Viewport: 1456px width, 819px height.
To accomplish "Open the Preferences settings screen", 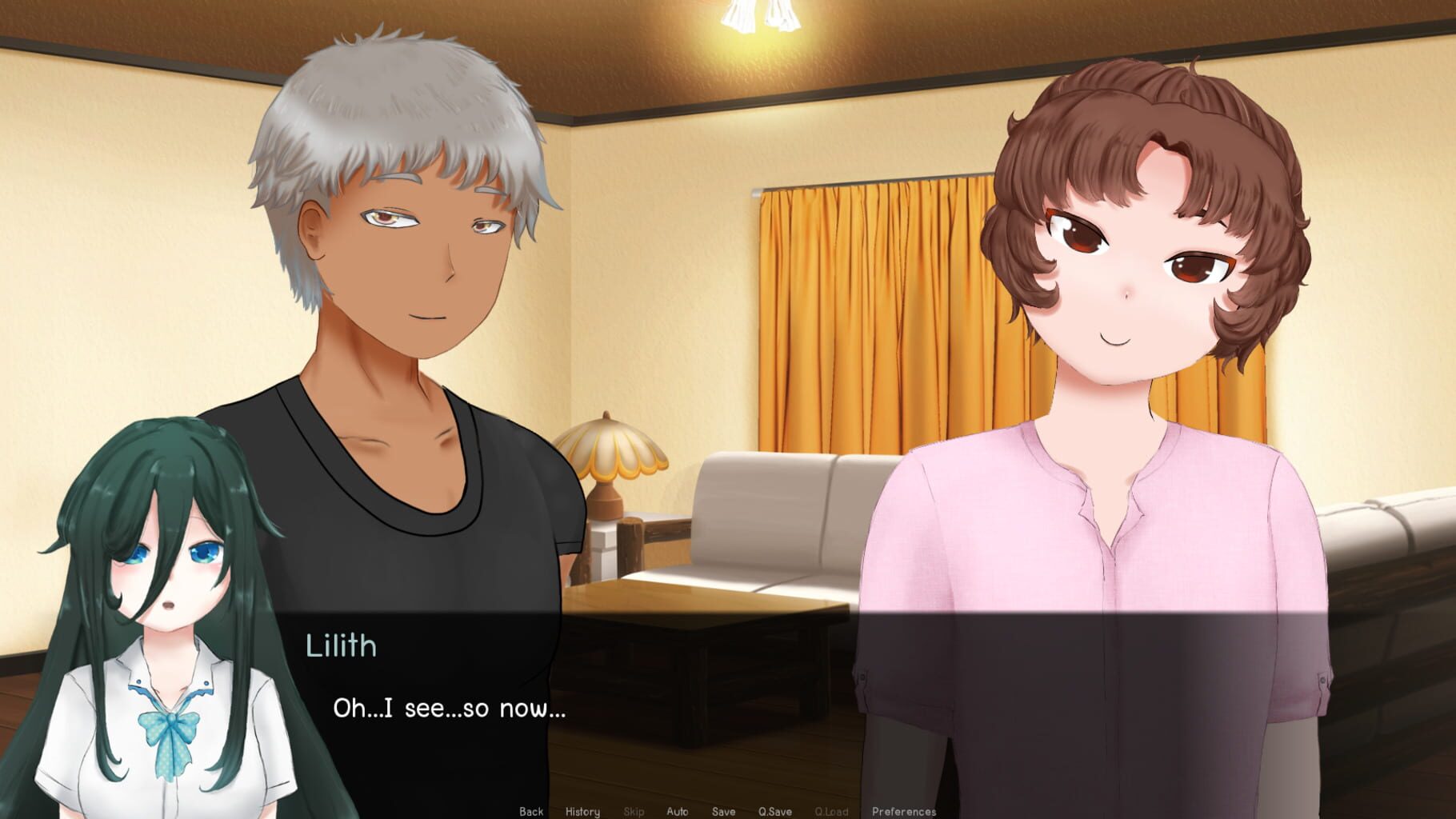I will 903,811.
